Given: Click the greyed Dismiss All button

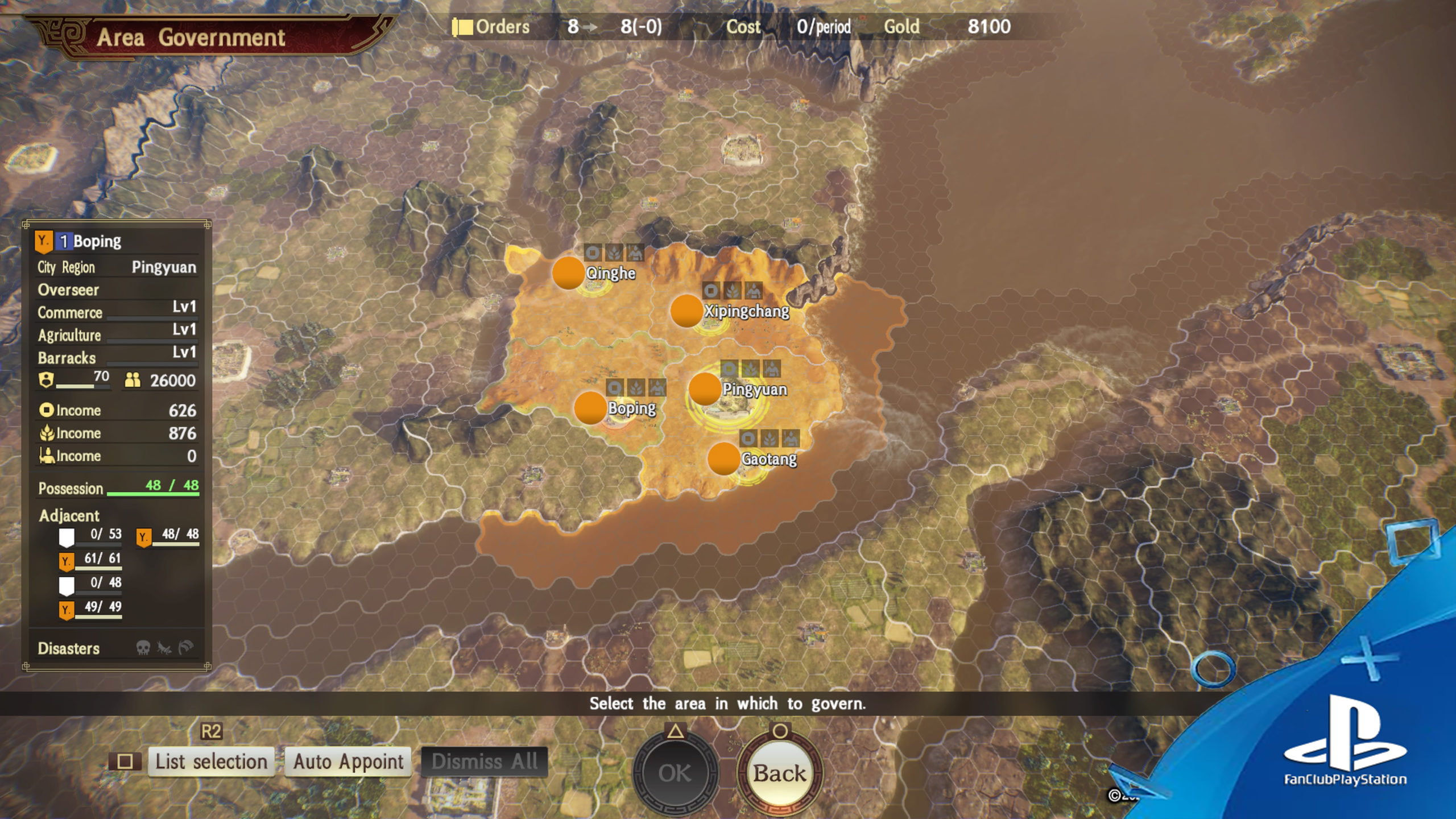Looking at the screenshot, I should 484,762.
